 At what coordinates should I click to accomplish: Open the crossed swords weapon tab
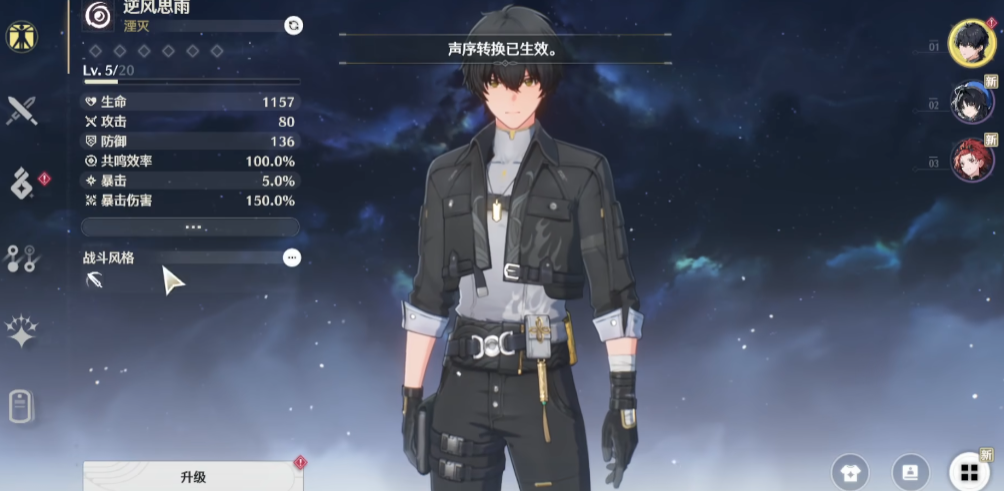click(21, 110)
